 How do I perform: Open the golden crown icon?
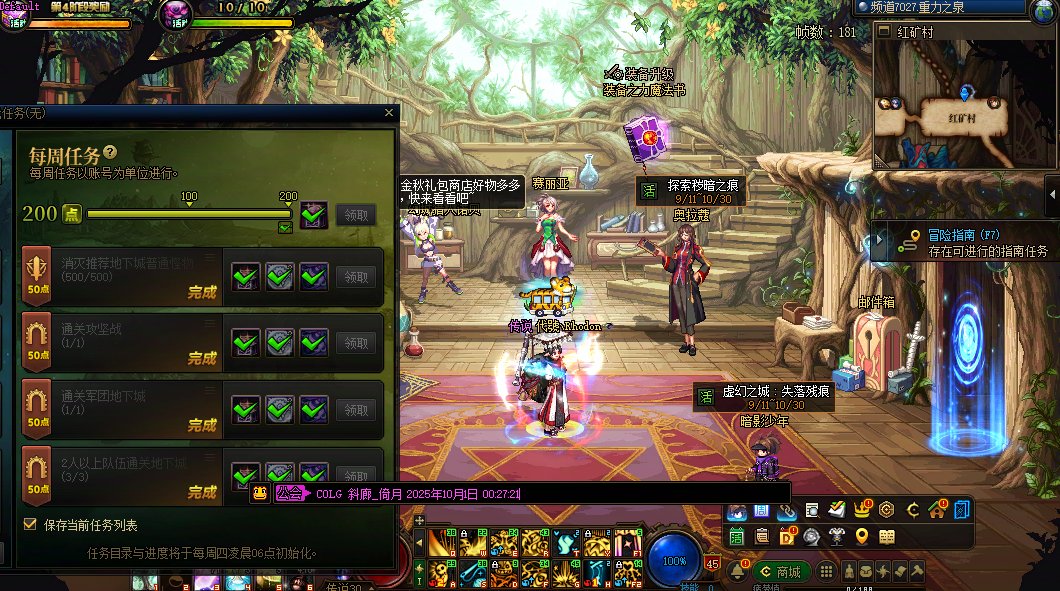[860, 510]
